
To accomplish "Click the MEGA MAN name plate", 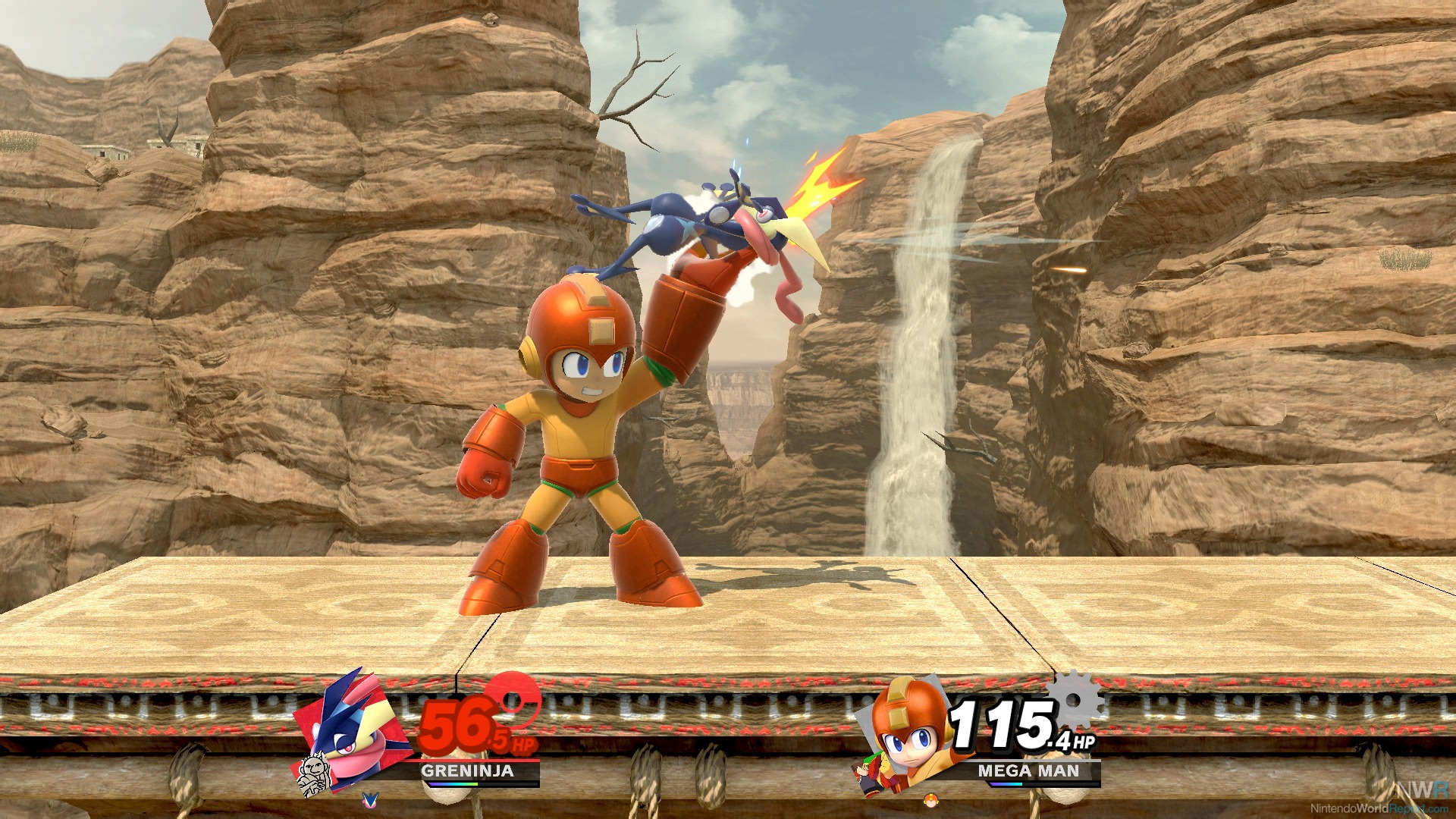I will click(1028, 770).
